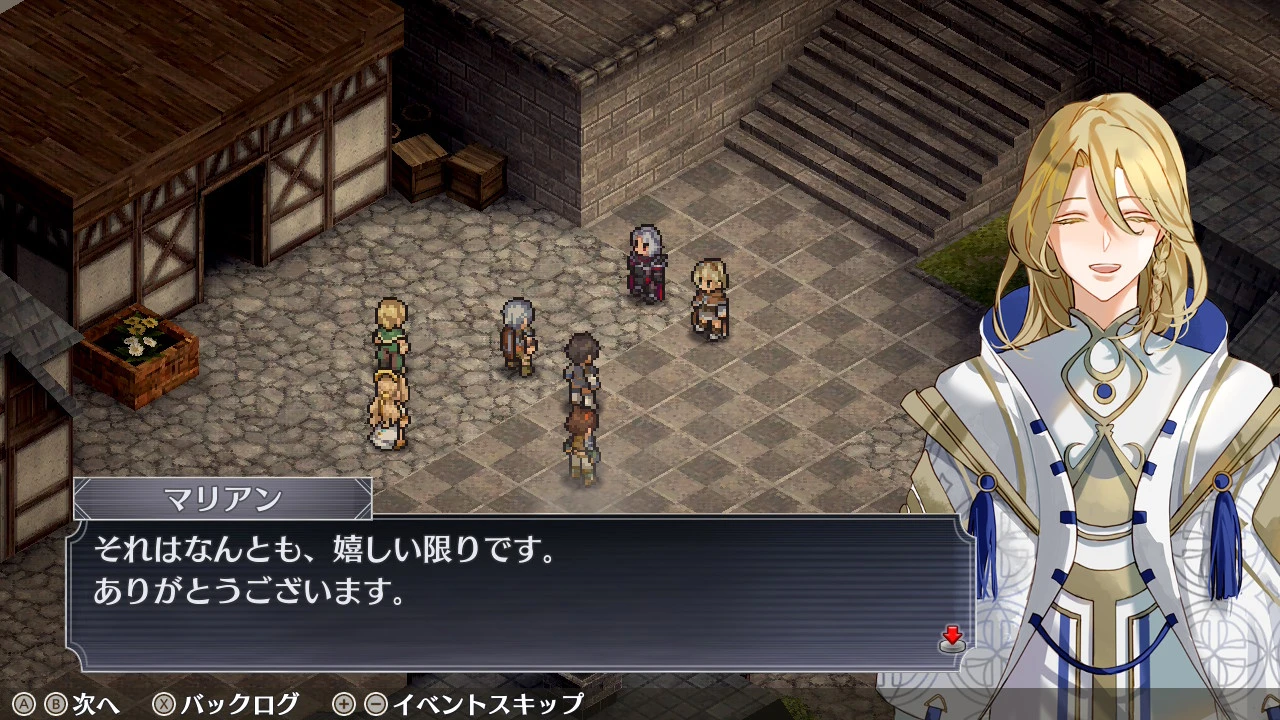Click the red arrow to advance dialogue
This screenshot has height=720, width=1280.
click(x=952, y=637)
